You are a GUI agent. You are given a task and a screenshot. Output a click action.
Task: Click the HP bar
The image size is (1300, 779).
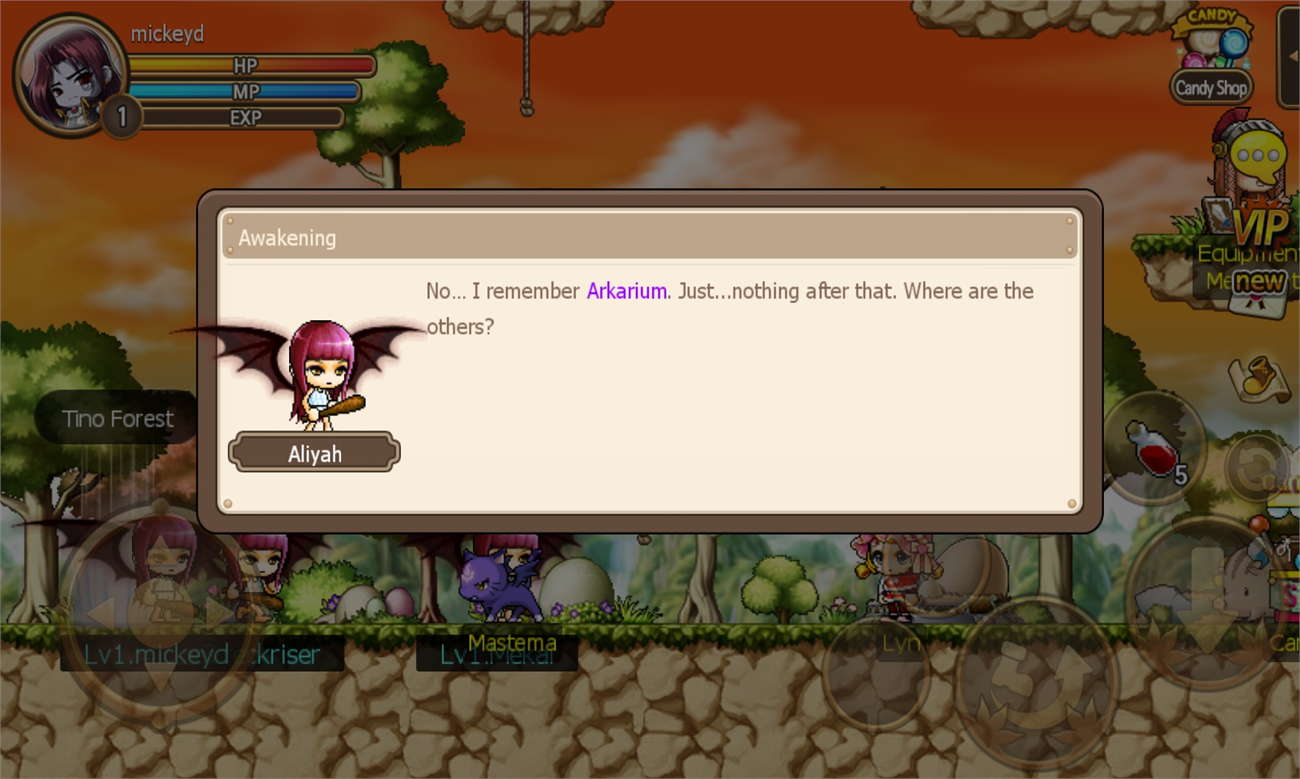(x=250, y=65)
